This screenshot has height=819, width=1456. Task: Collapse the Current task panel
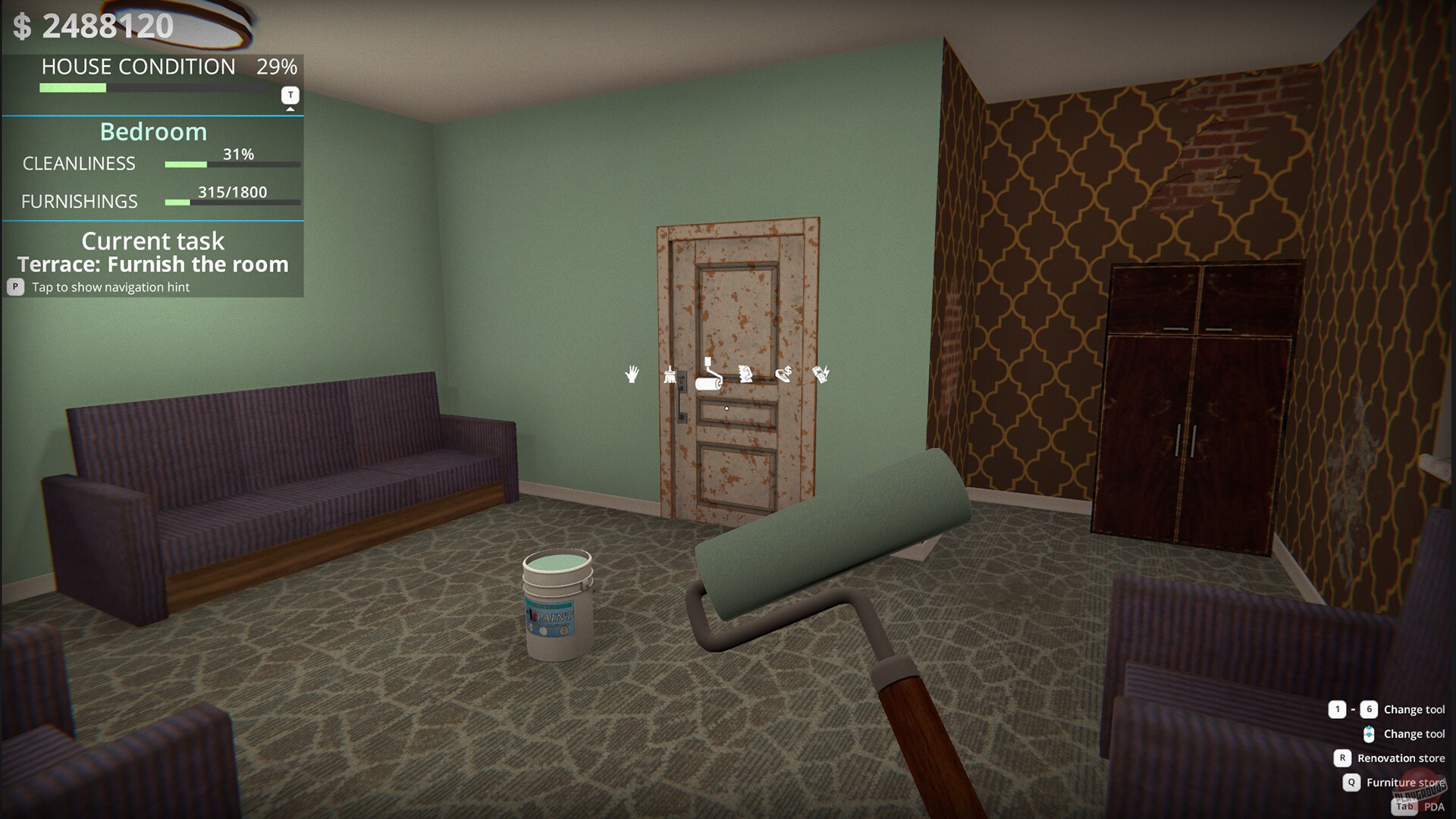click(152, 240)
